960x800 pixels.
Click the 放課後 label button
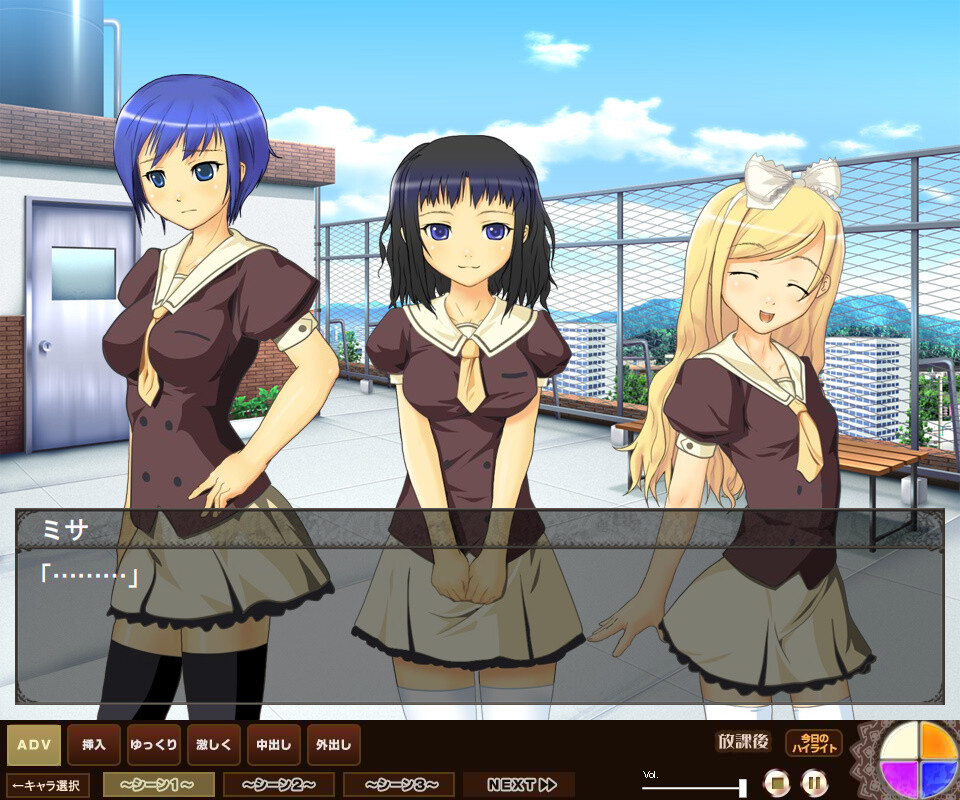pos(743,743)
